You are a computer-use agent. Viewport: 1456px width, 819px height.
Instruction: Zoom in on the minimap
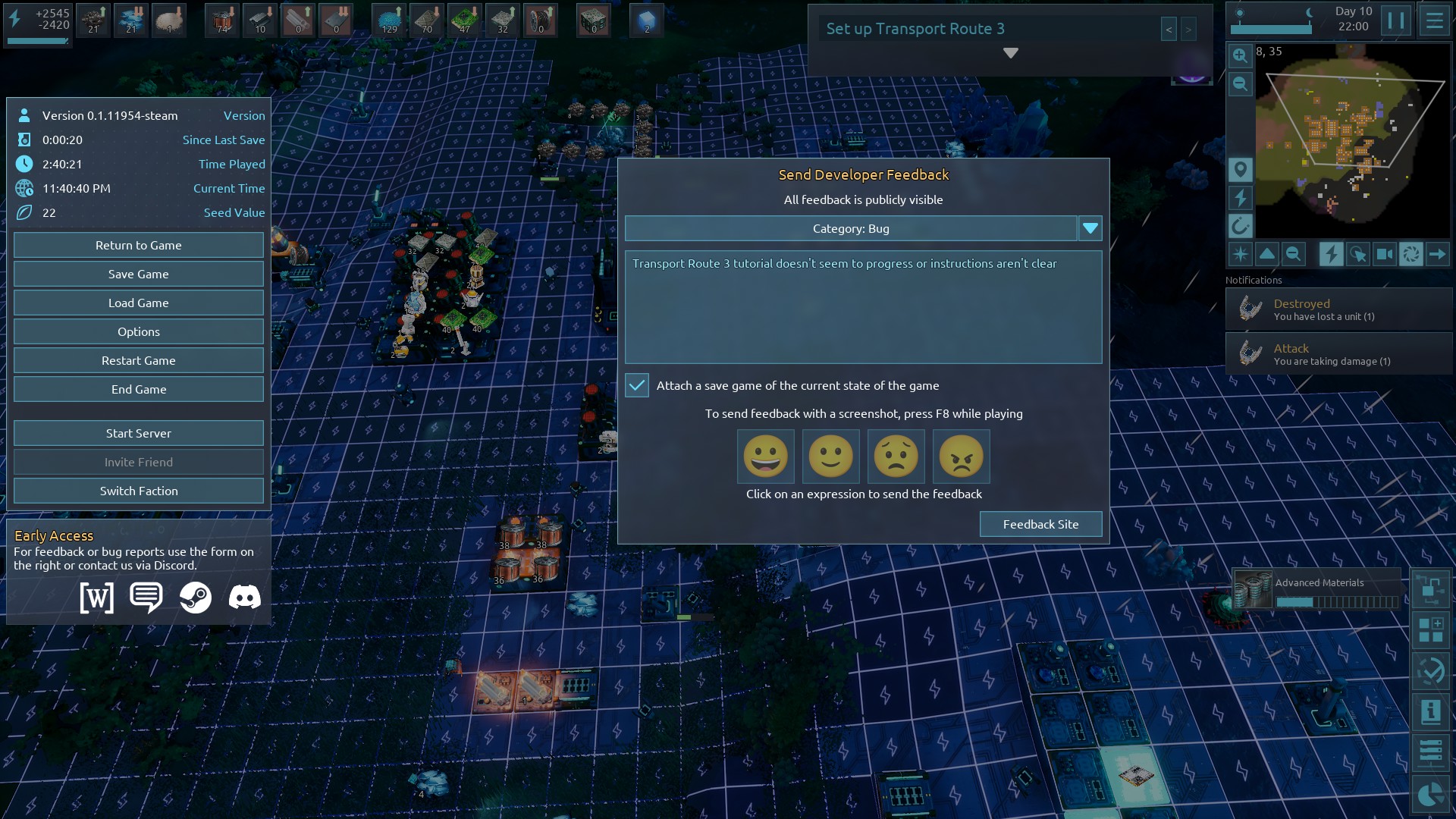pos(1240,55)
